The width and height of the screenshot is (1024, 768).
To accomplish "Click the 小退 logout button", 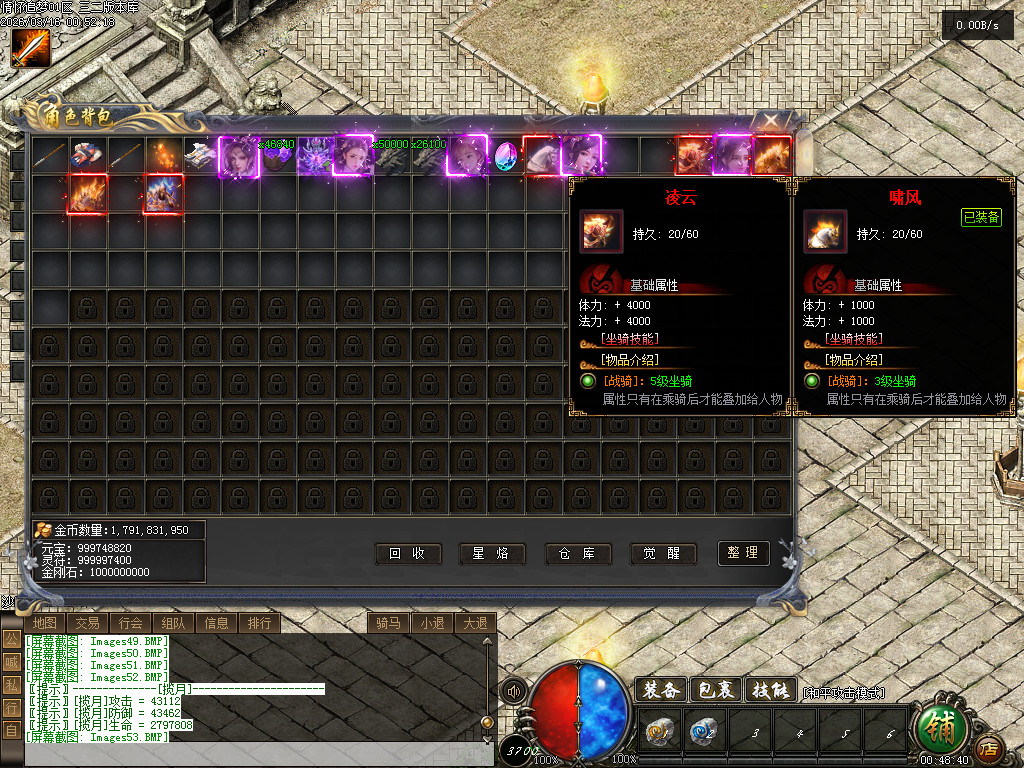I will click(432, 623).
